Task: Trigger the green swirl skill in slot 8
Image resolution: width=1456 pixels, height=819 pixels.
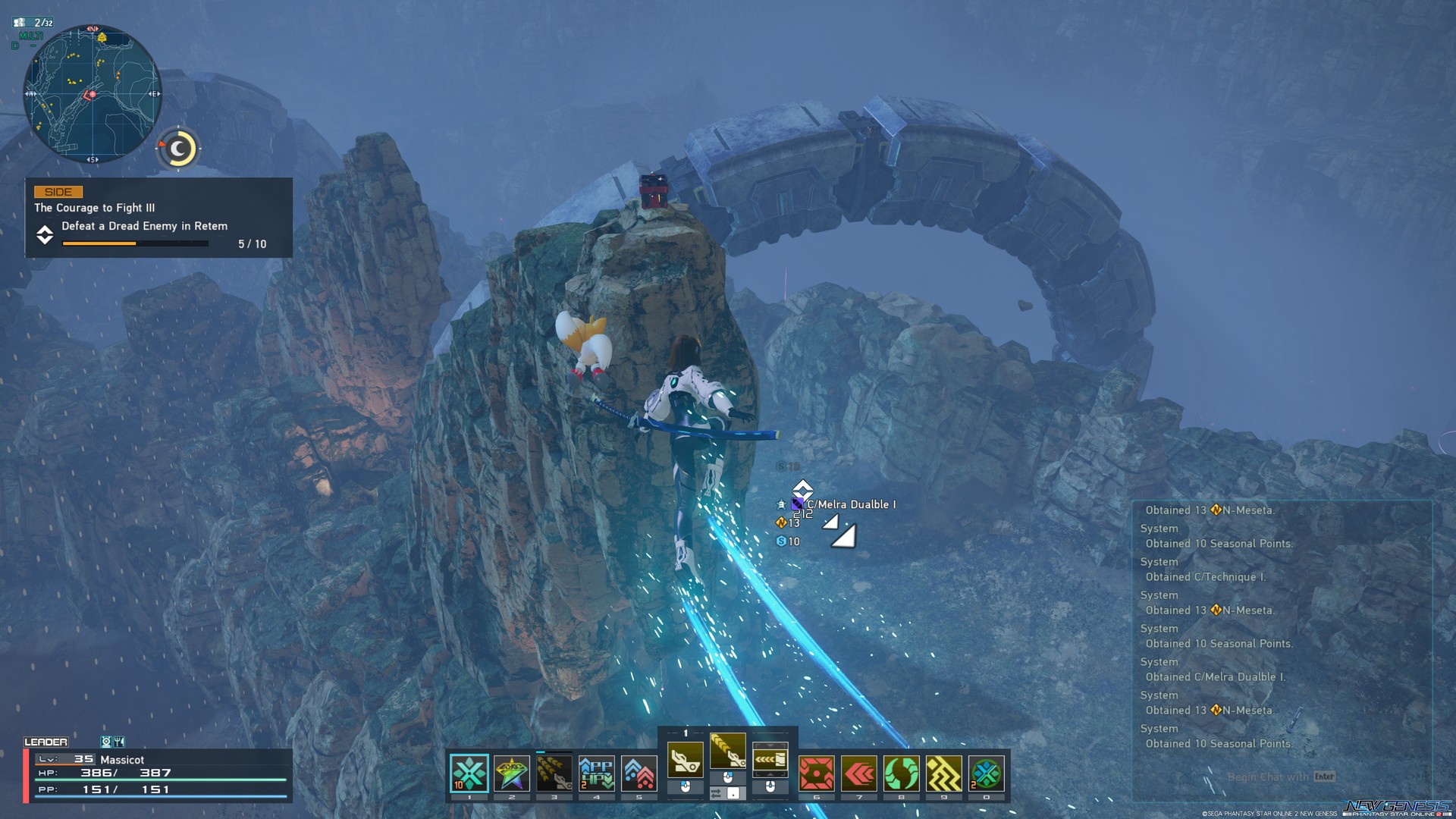Action: click(x=902, y=773)
